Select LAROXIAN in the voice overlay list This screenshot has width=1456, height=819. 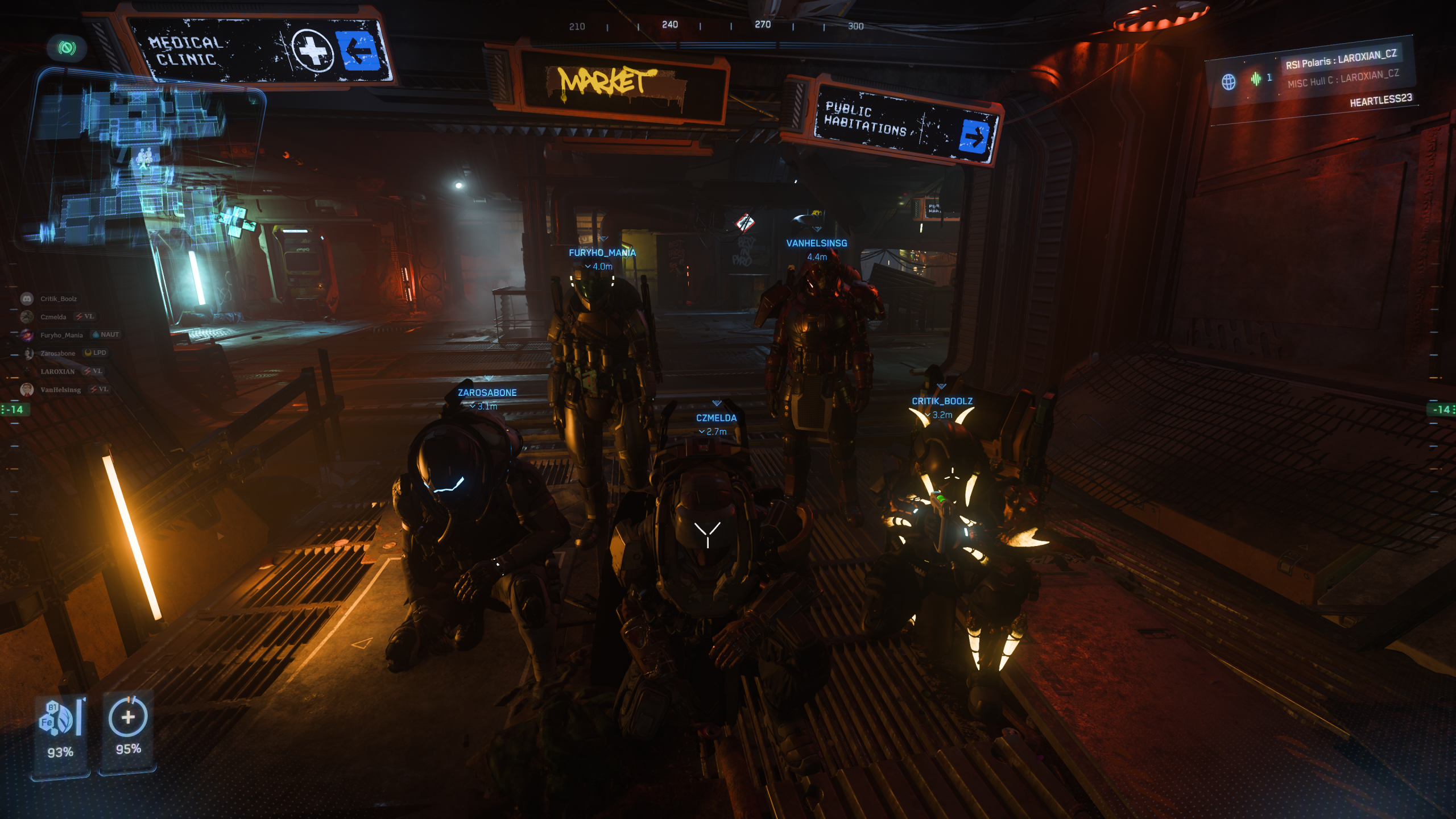[57, 371]
